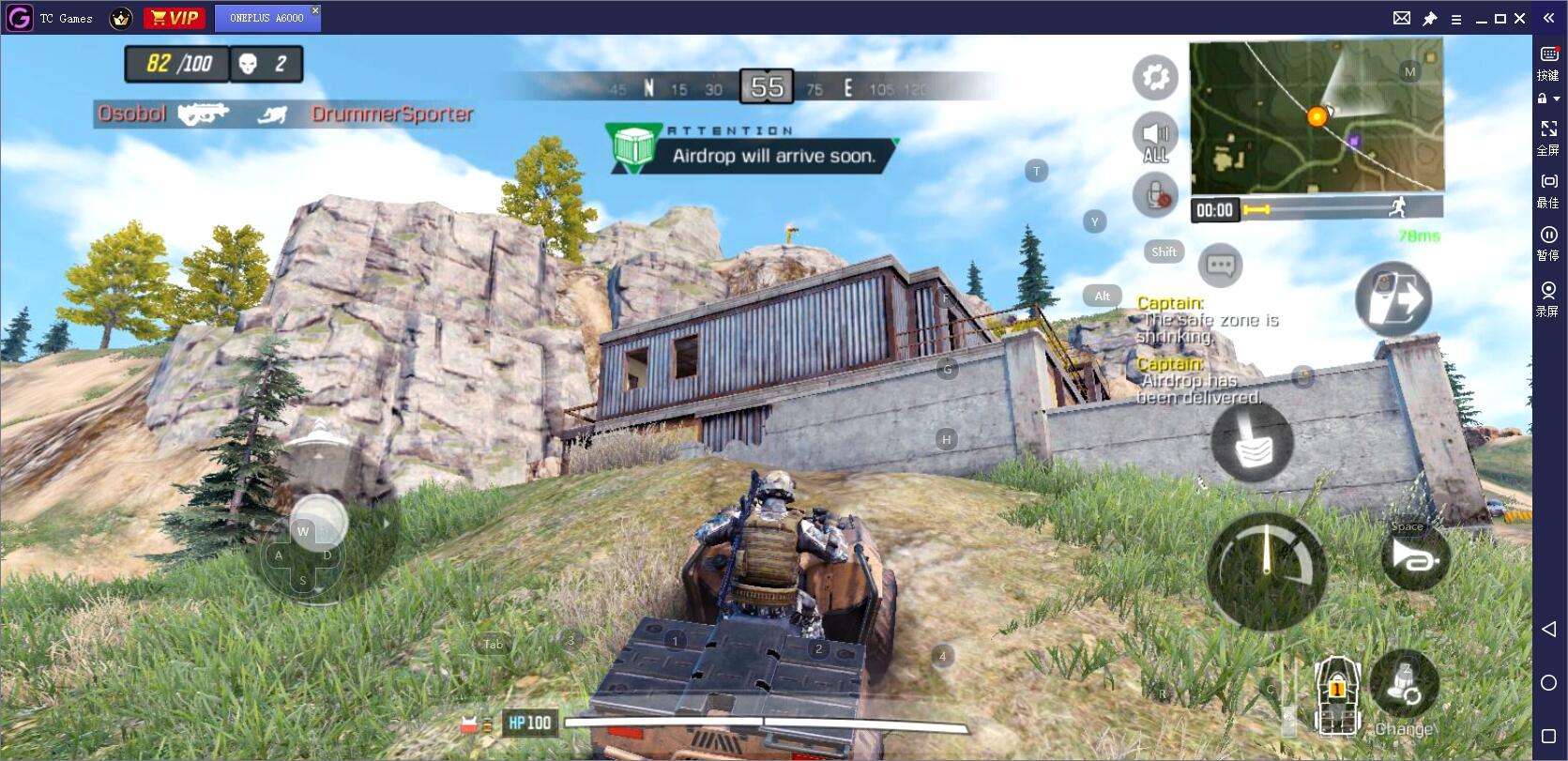Tap the Change seat button
Screen dimensions: 1568x761
(1404, 690)
